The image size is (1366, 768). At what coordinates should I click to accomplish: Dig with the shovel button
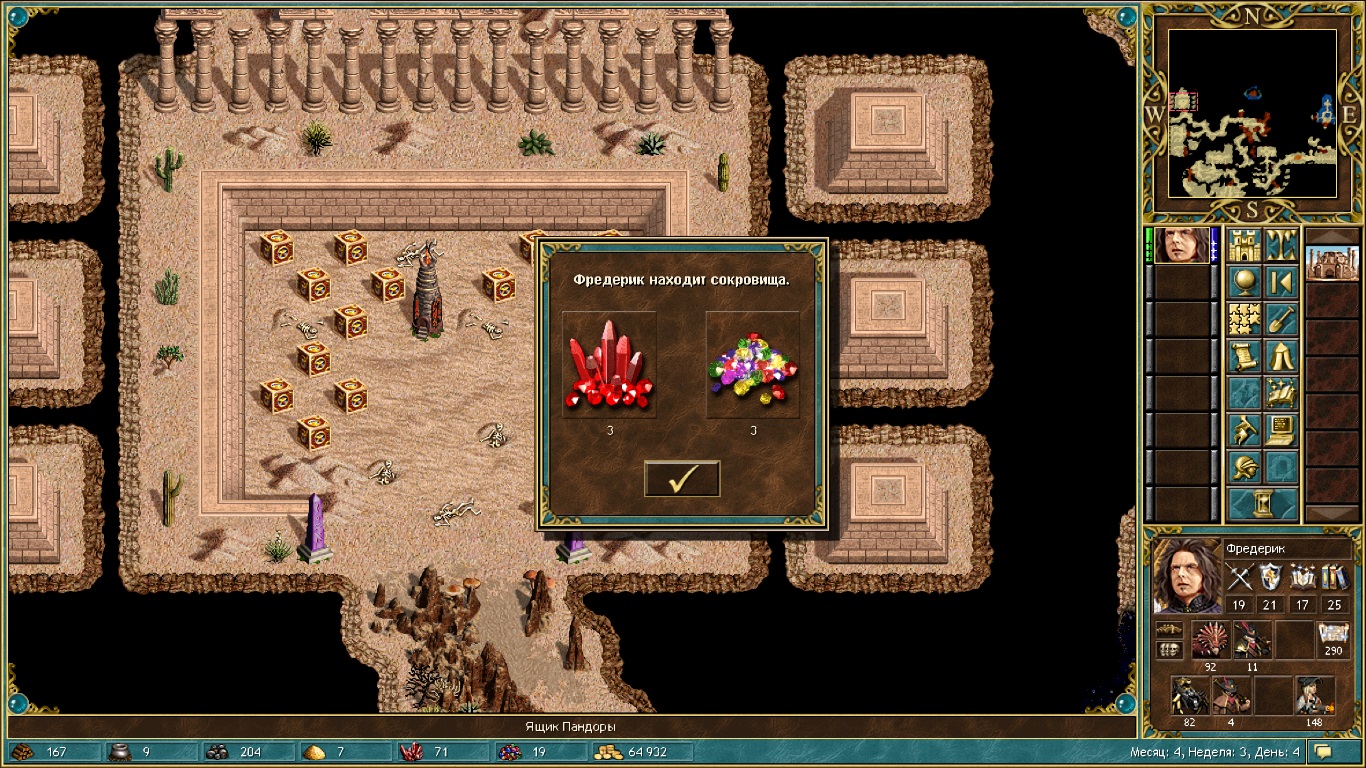pos(1282,319)
